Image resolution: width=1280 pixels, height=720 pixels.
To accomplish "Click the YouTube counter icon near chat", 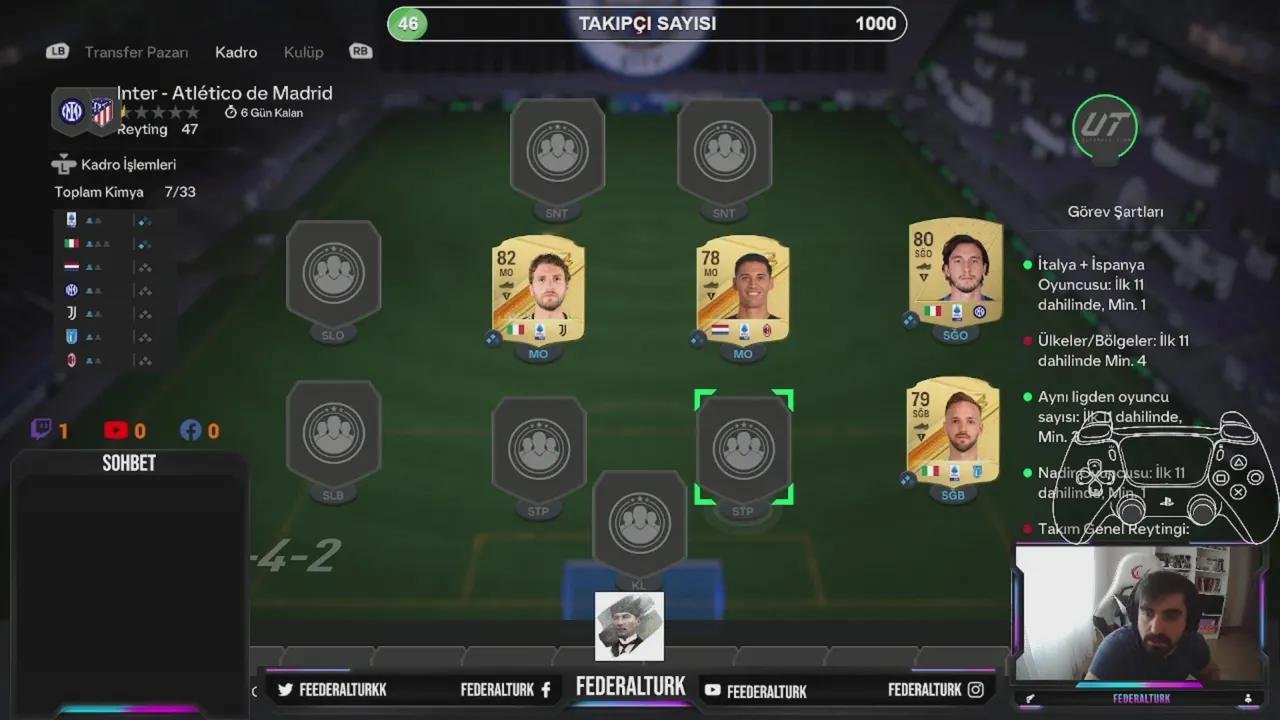I will pyautogui.click(x=114, y=430).
